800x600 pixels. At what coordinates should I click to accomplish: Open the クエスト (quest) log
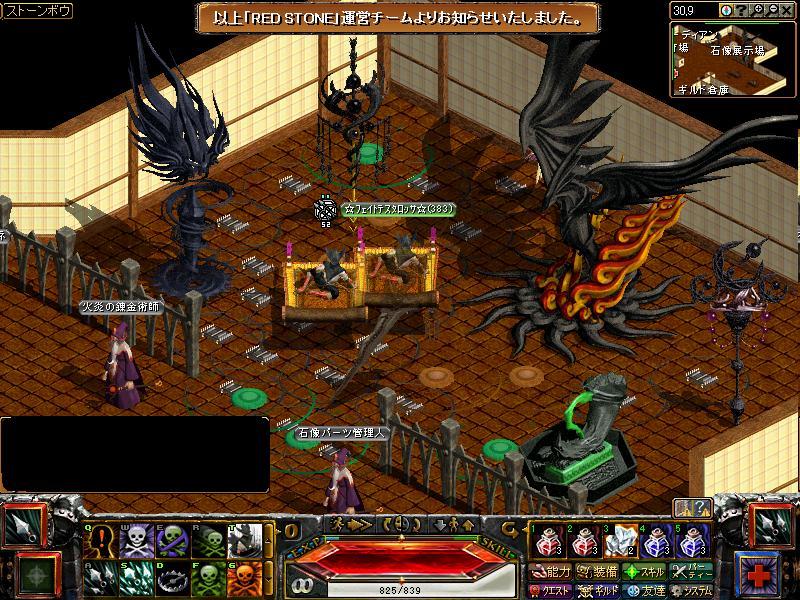pos(551,591)
